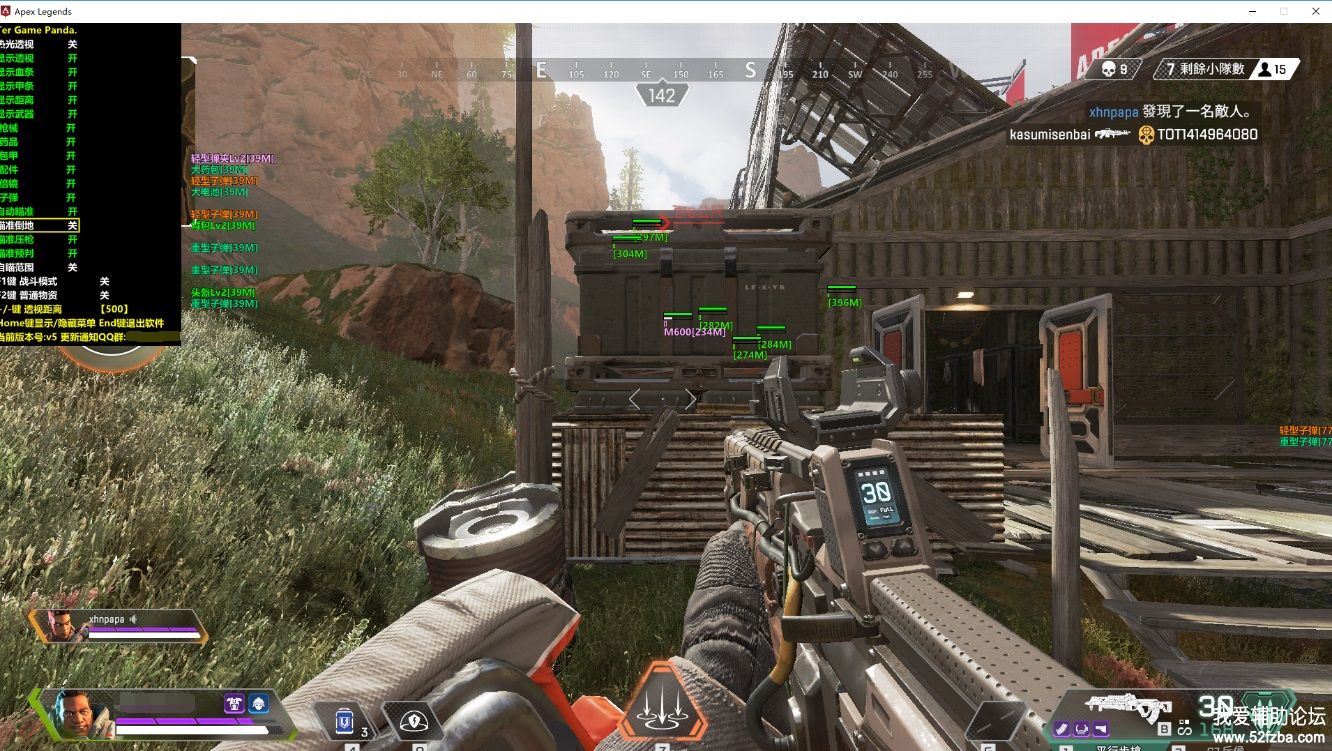Toggle the highlighted 瞄准倒地 cheat menu row
The width and height of the screenshot is (1332, 751).
pos(40,226)
